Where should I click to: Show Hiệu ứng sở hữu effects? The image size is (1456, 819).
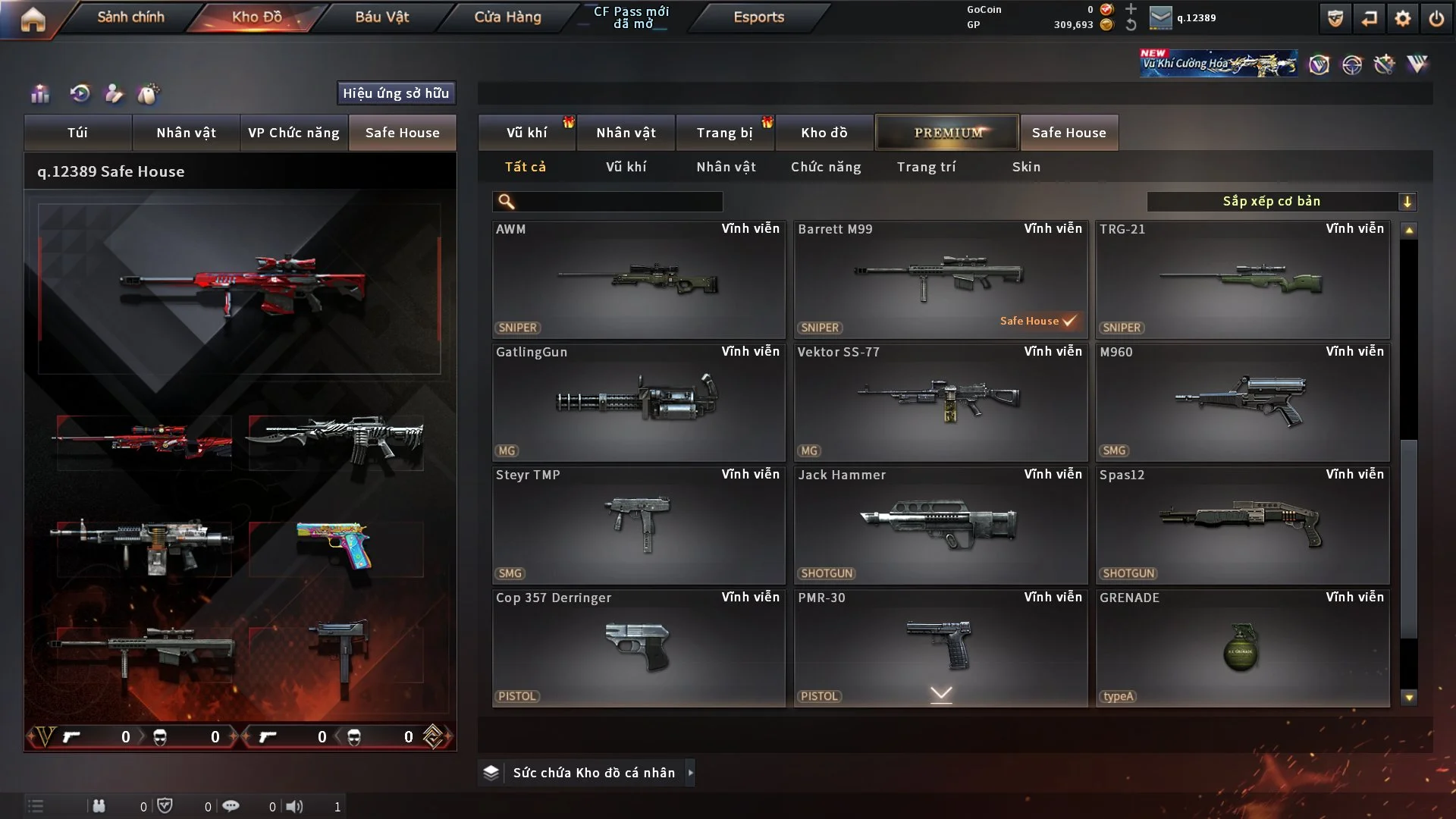pos(396,93)
